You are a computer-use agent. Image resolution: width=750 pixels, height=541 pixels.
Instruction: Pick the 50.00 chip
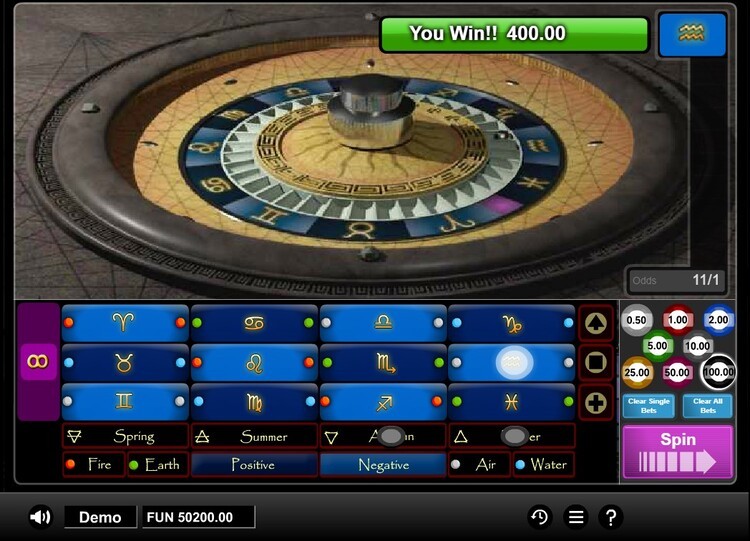coord(678,372)
